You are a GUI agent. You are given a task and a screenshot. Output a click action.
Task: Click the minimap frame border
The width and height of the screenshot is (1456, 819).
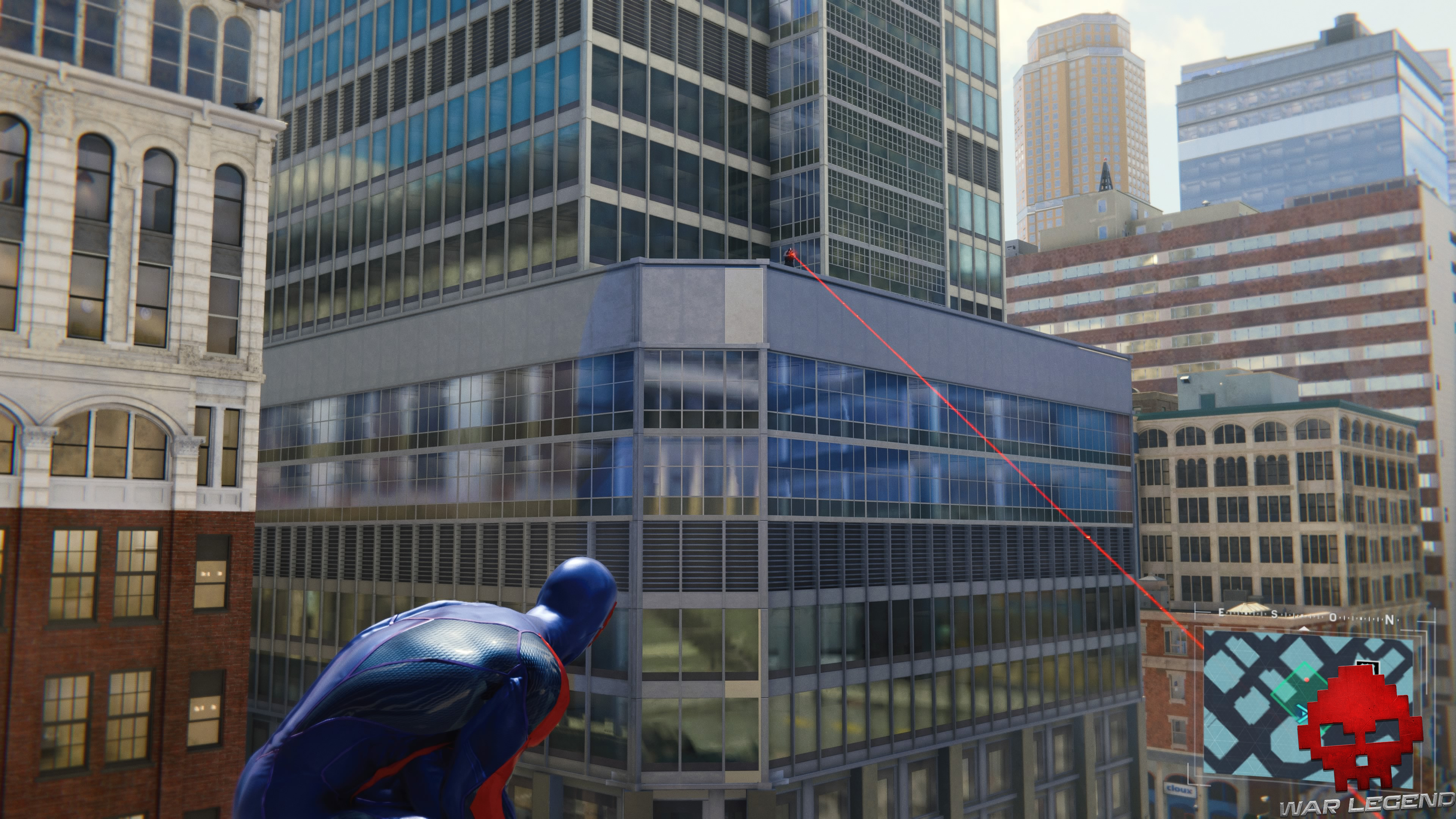click(x=1196, y=706)
